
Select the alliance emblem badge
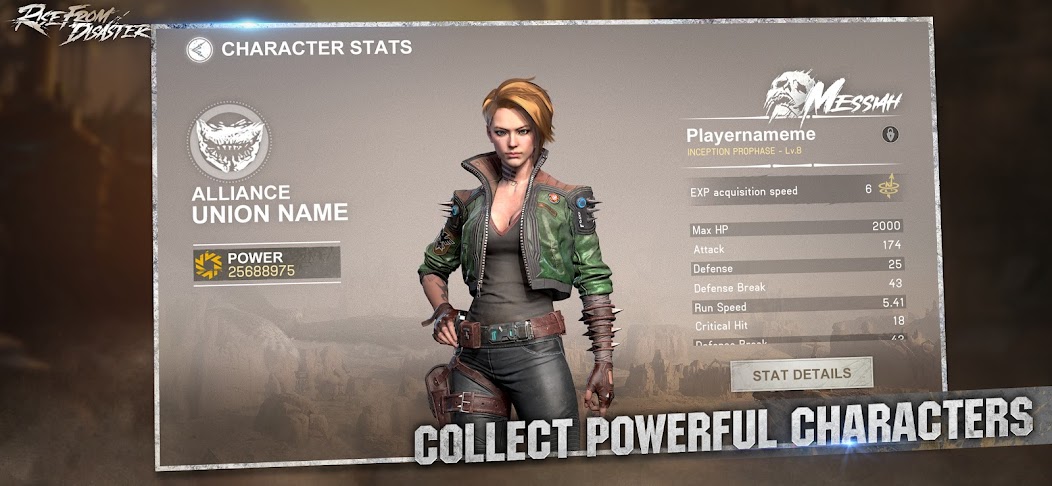230,141
